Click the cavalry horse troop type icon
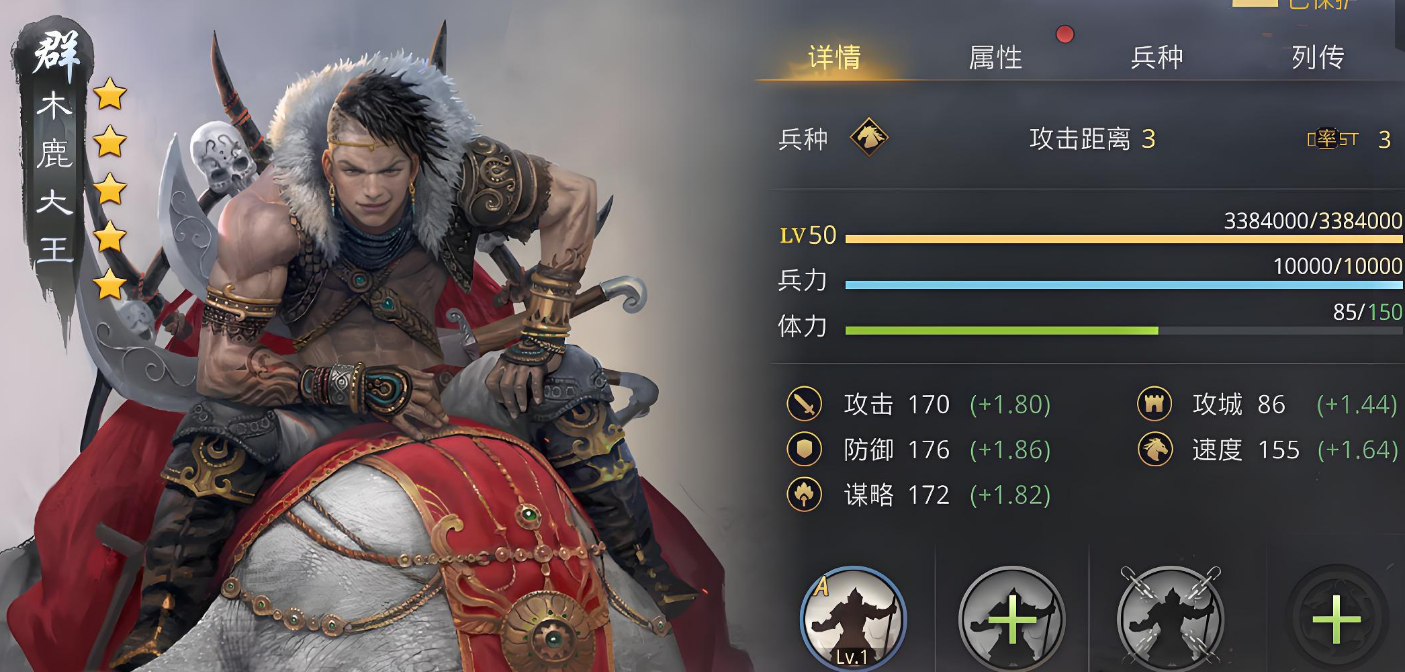1405x672 pixels. point(869,138)
